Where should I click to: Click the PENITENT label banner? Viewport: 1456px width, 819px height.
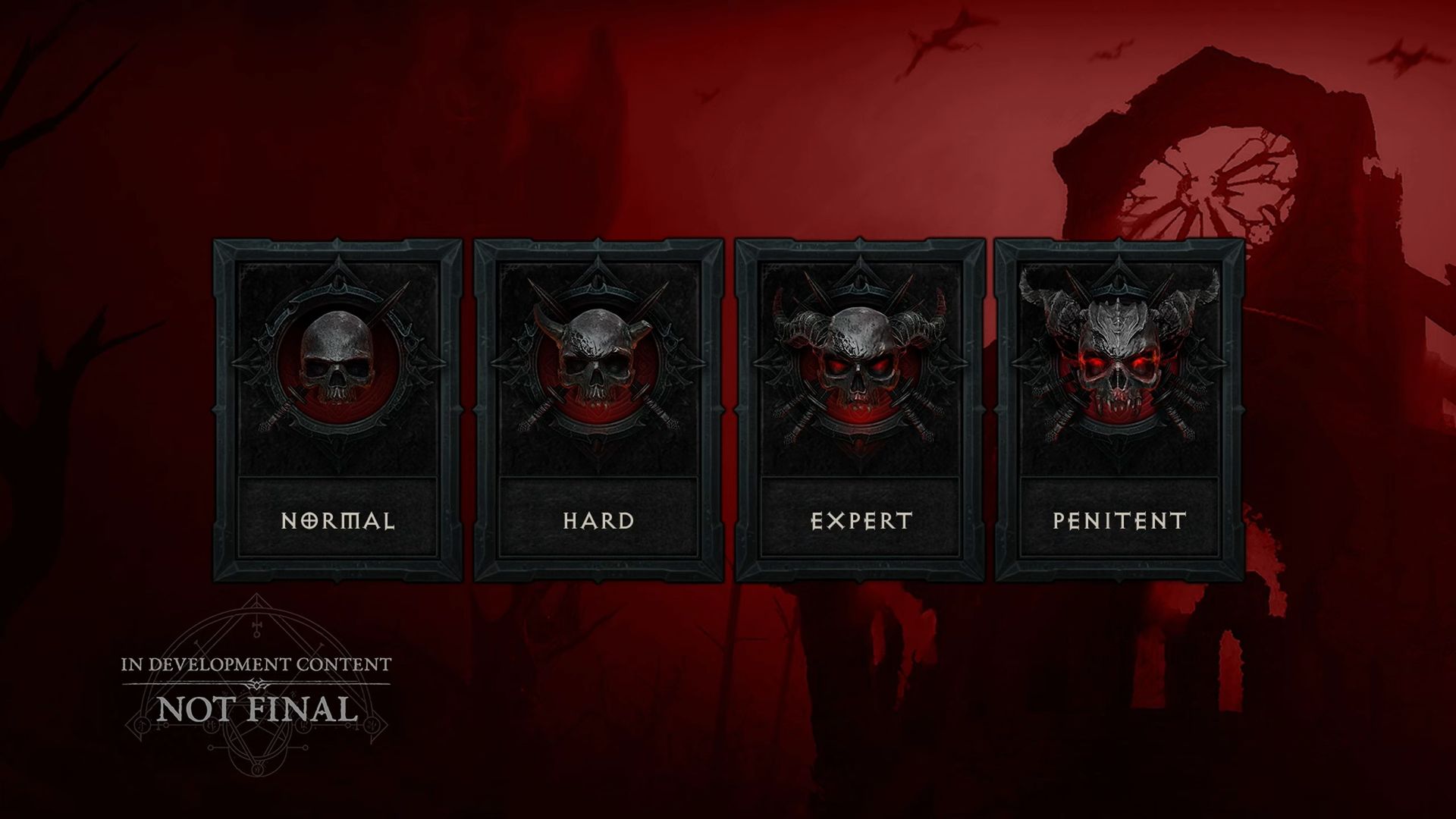pyautogui.click(x=1116, y=520)
